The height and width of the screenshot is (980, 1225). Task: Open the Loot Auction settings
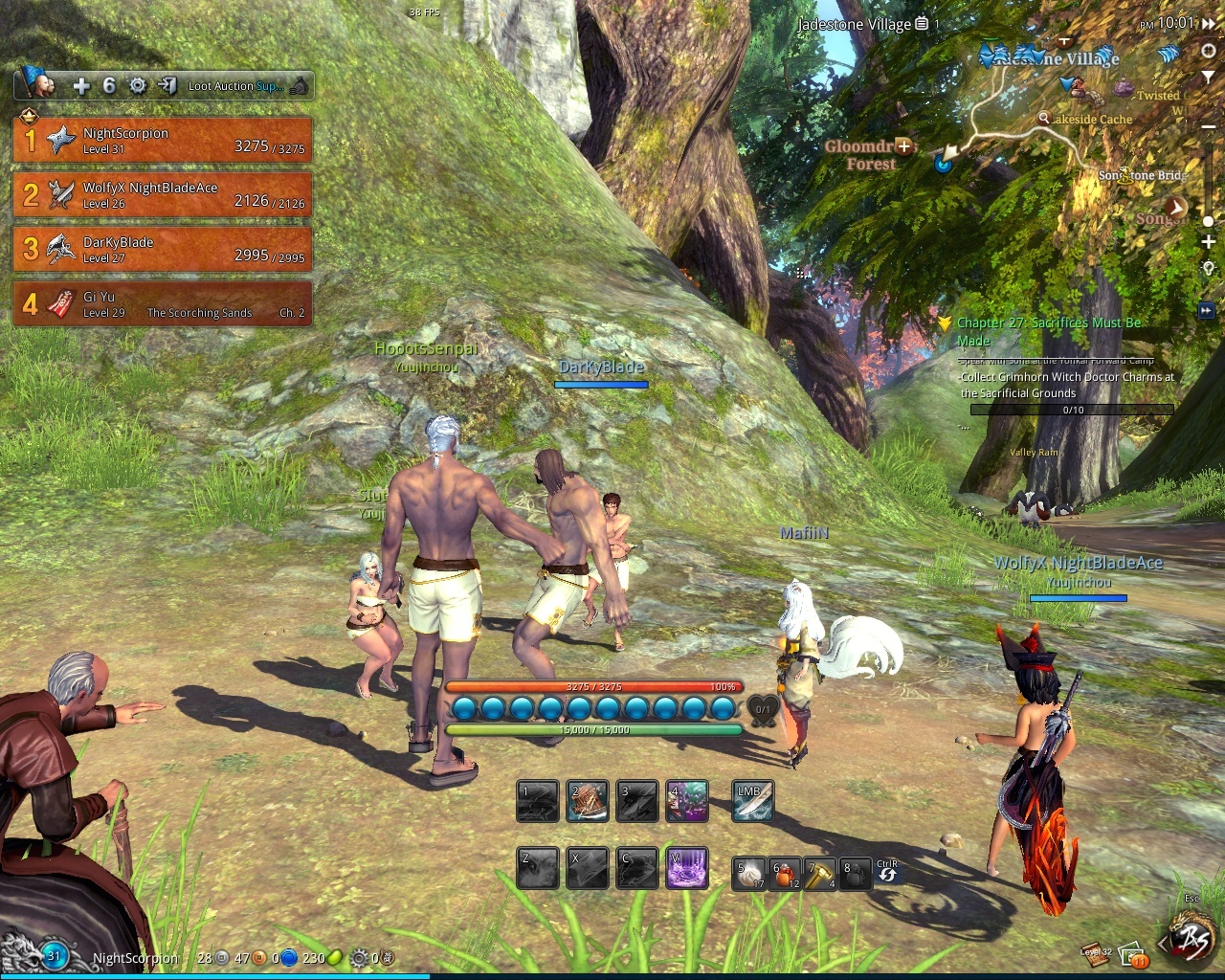tap(234, 86)
